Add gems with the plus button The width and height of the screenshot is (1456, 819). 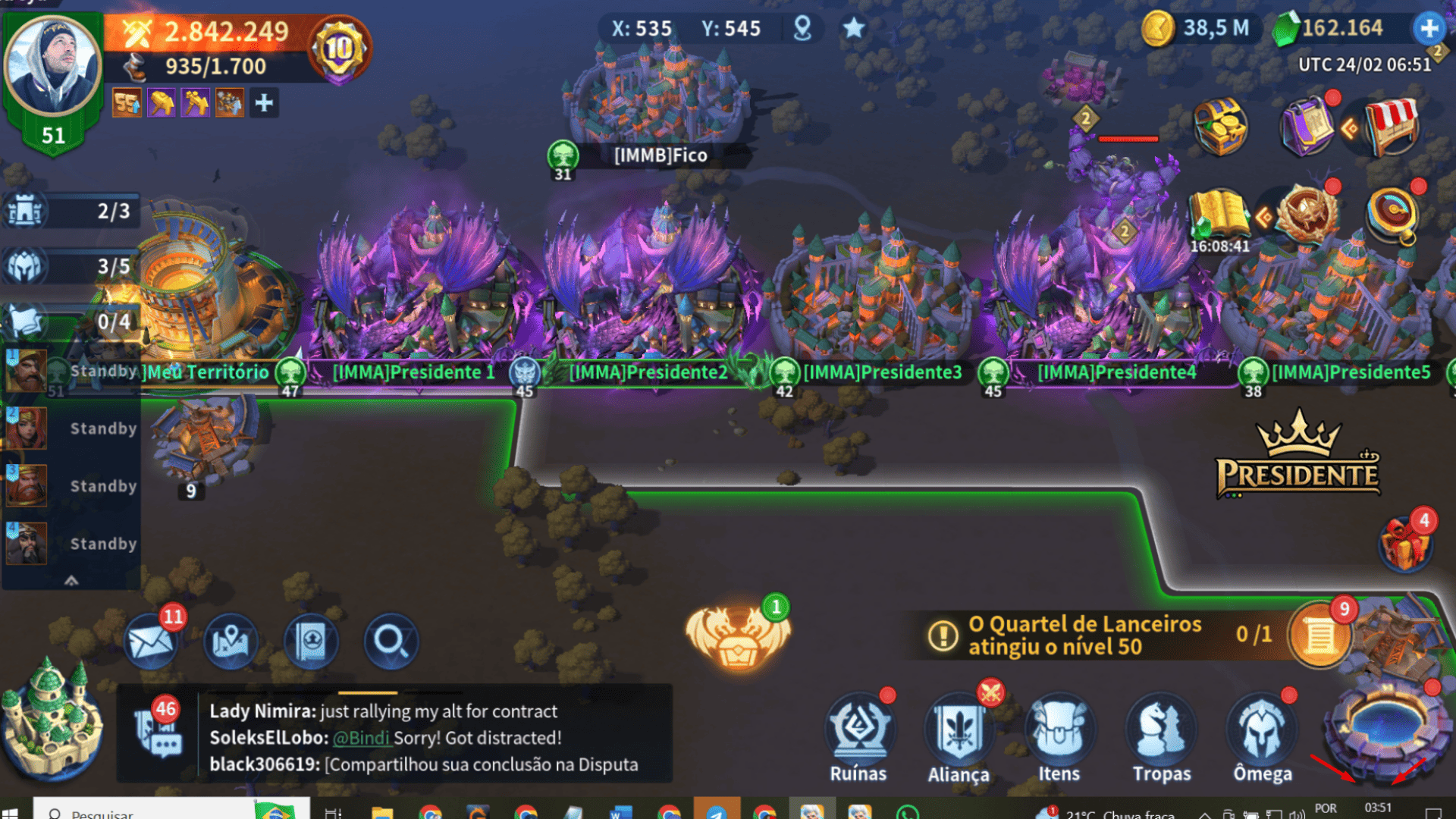point(1429,29)
